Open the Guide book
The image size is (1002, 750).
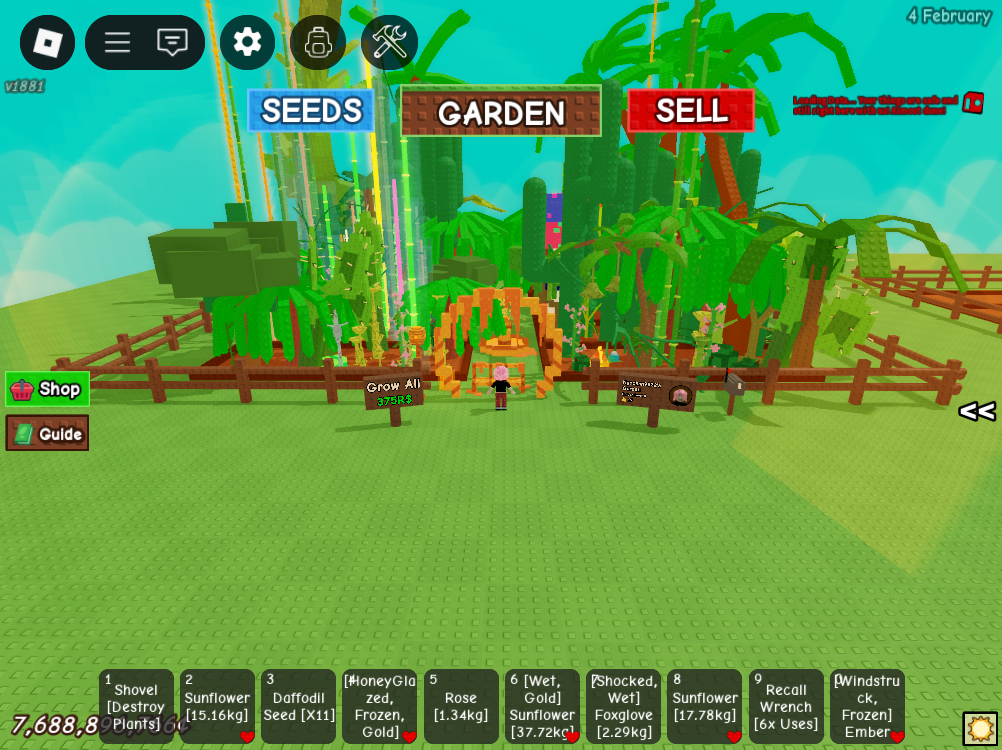[x=47, y=433]
